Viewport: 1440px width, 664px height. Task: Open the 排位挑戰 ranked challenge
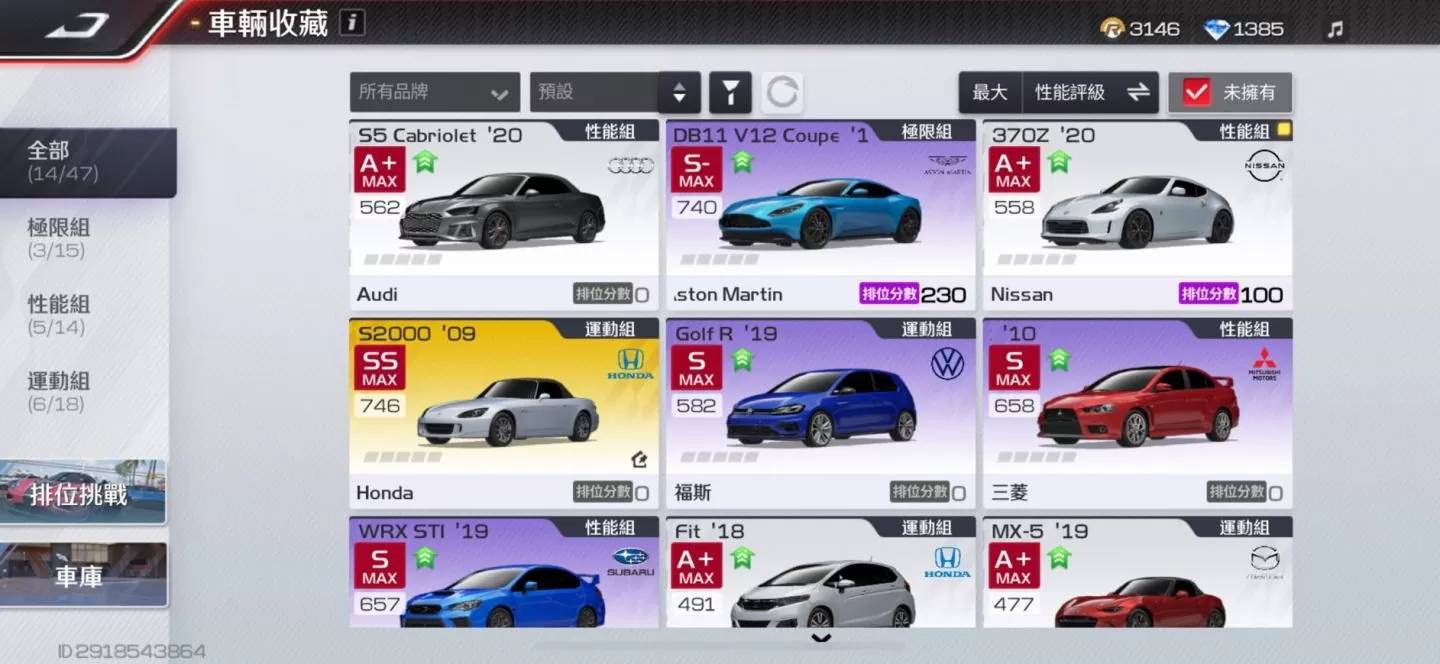(84, 492)
